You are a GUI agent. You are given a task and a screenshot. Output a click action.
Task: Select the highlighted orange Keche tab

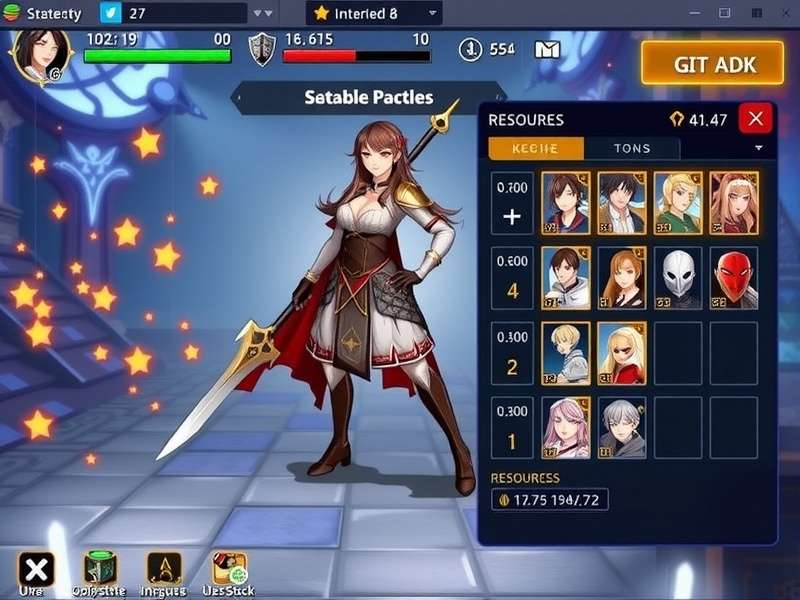point(535,148)
